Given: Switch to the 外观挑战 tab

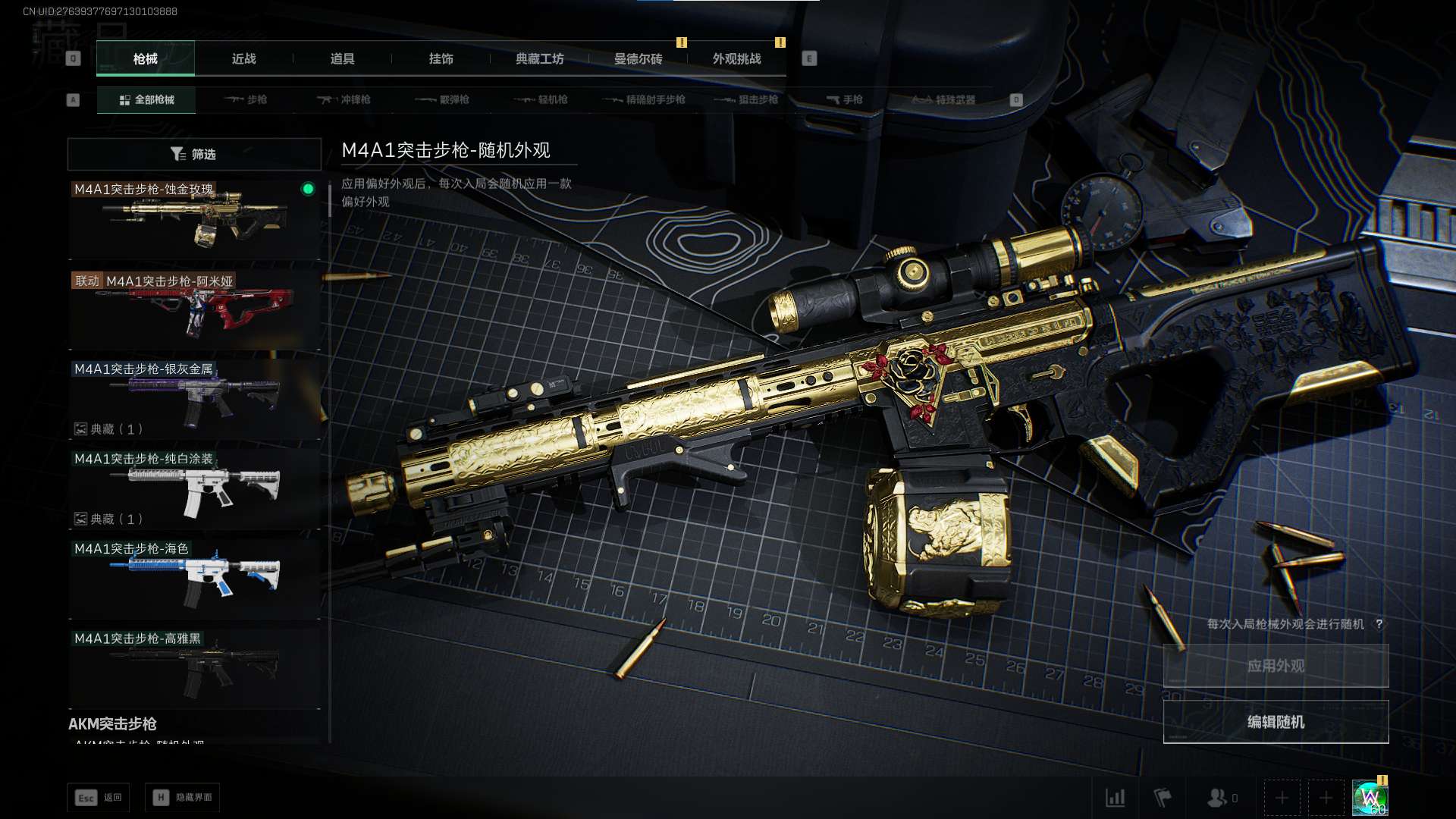Looking at the screenshot, I should click(736, 59).
